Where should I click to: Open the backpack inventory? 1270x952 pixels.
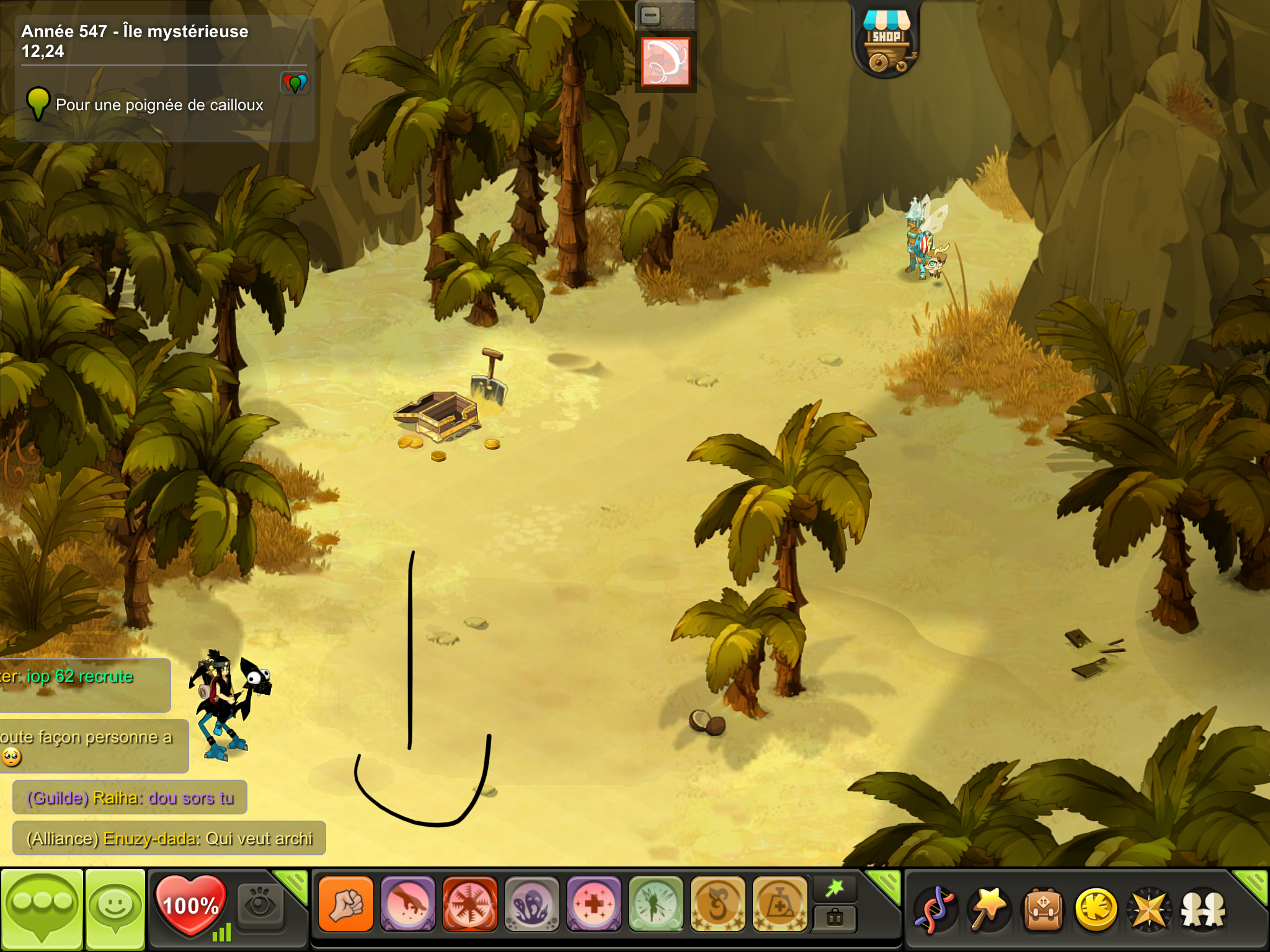pyautogui.click(x=1043, y=909)
